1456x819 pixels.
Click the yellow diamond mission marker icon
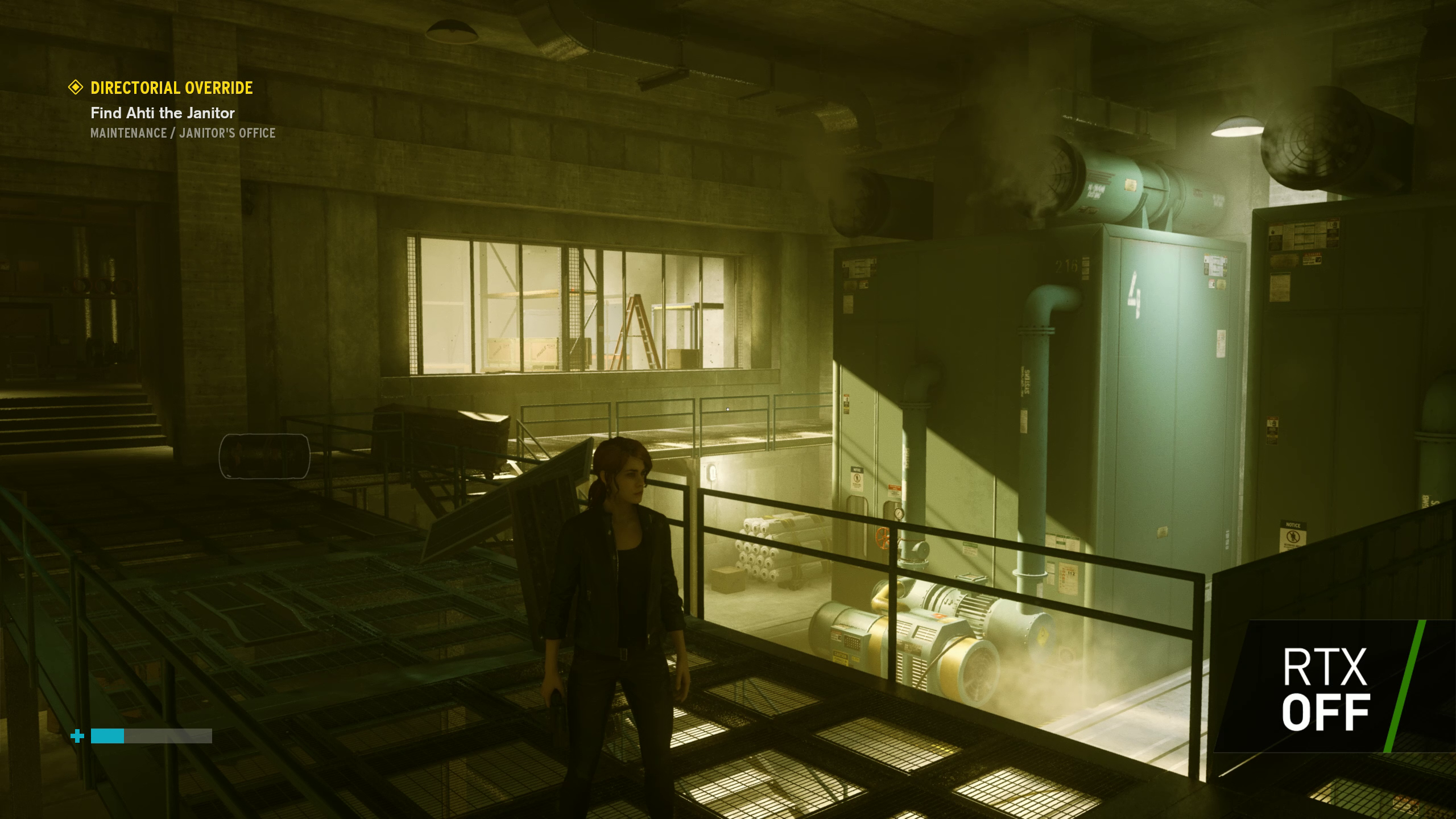[76, 88]
